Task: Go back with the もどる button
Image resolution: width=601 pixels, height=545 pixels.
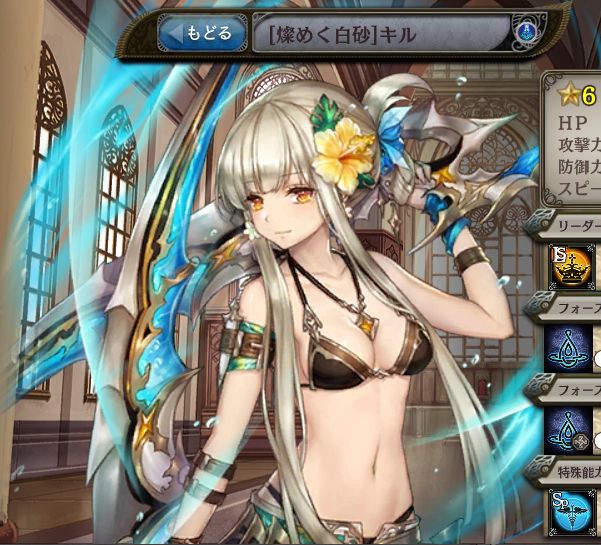Action: pos(201,33)
